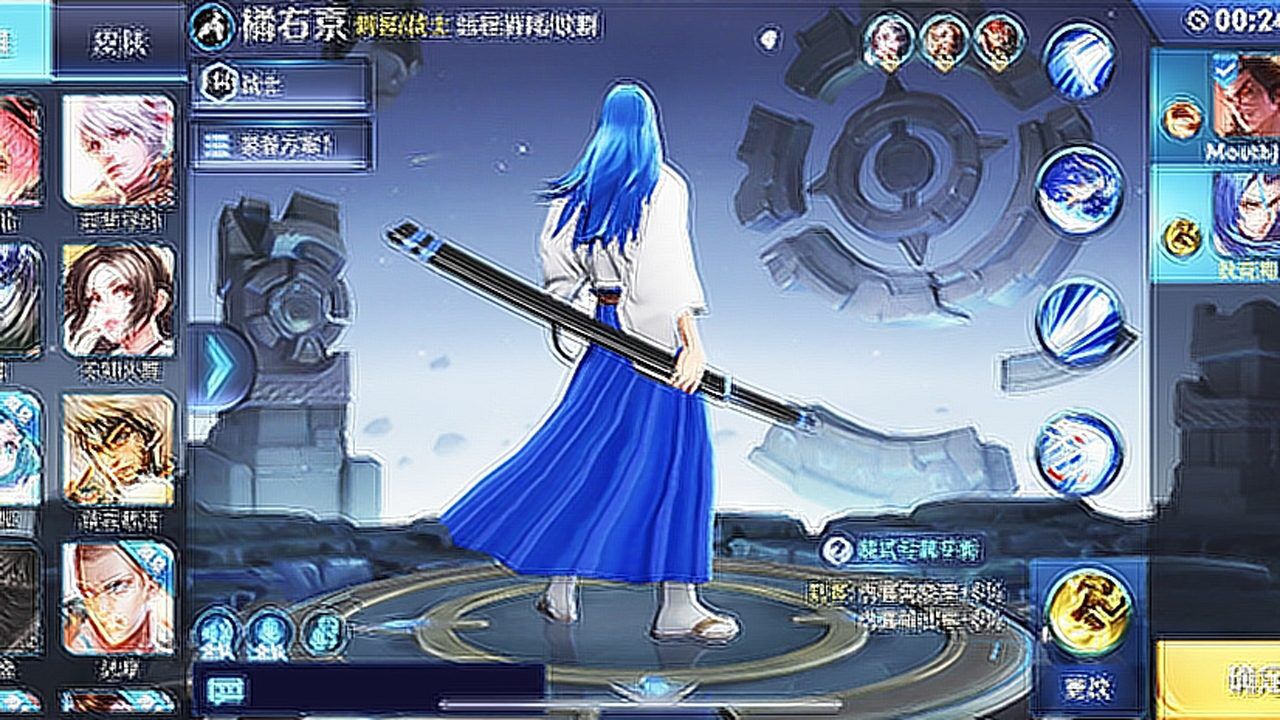Screen dimensions: 1280x720
Task: View the top hero skill icon
Action: click(x=1079, y=60)
